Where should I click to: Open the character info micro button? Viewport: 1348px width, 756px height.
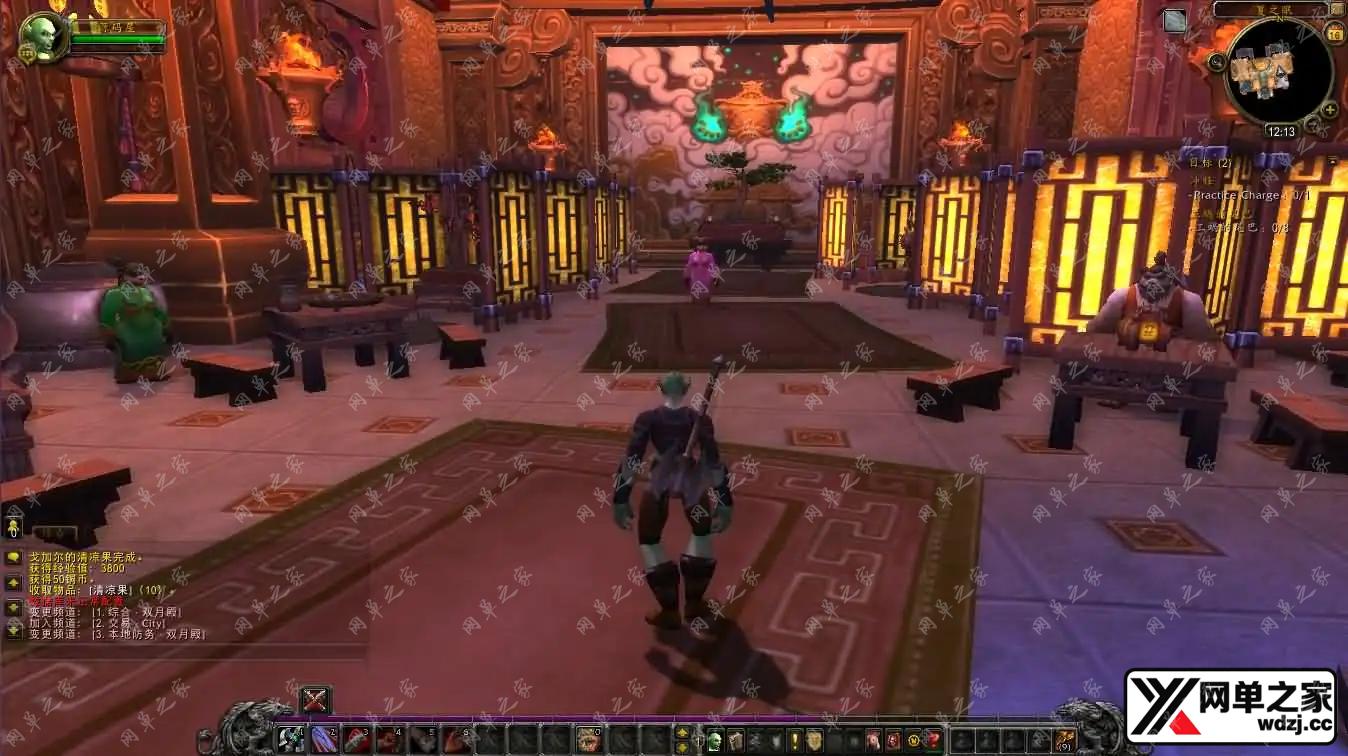pos(715,741)
